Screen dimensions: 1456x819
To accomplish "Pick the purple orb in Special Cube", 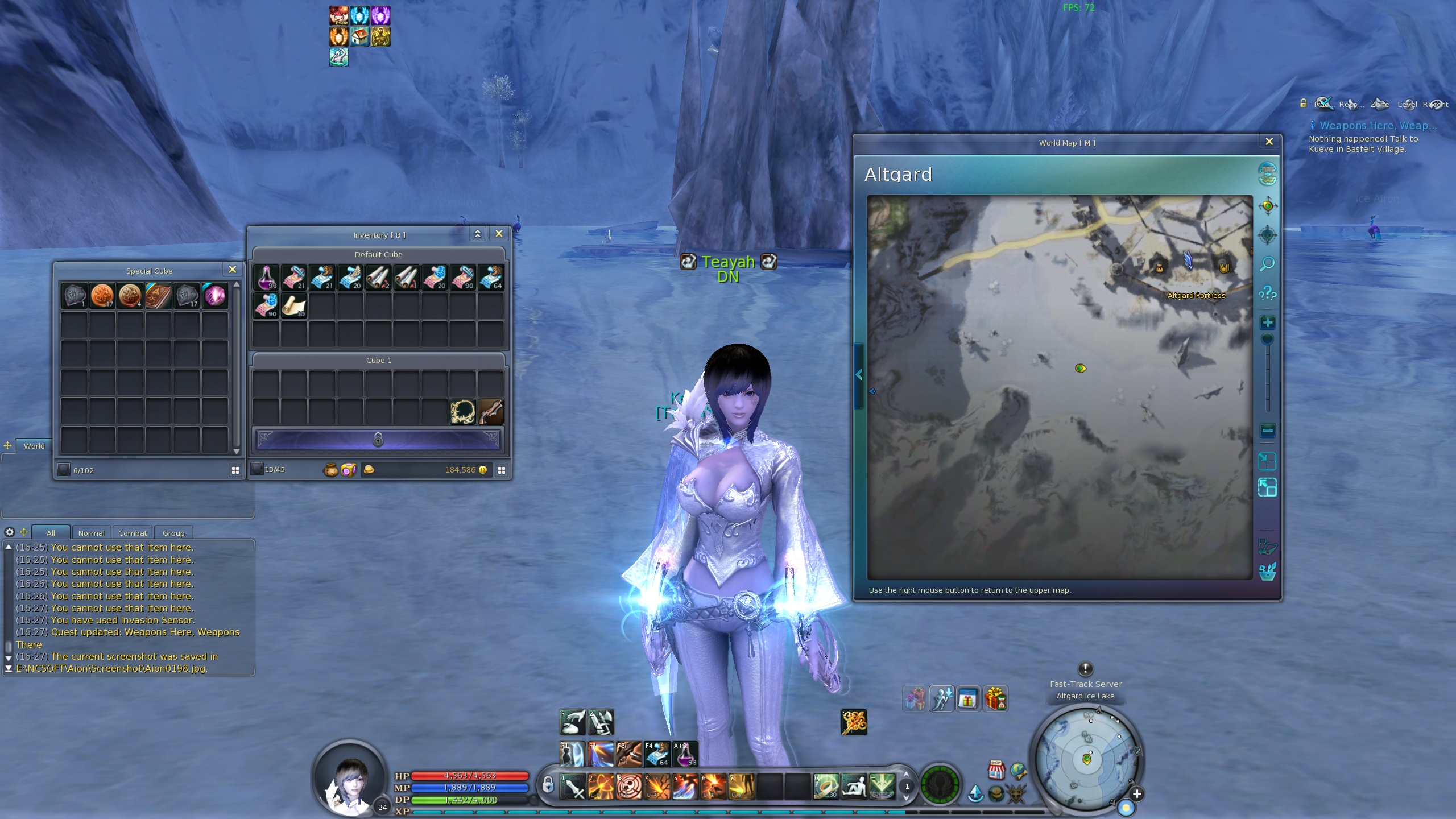I will 215,296.
